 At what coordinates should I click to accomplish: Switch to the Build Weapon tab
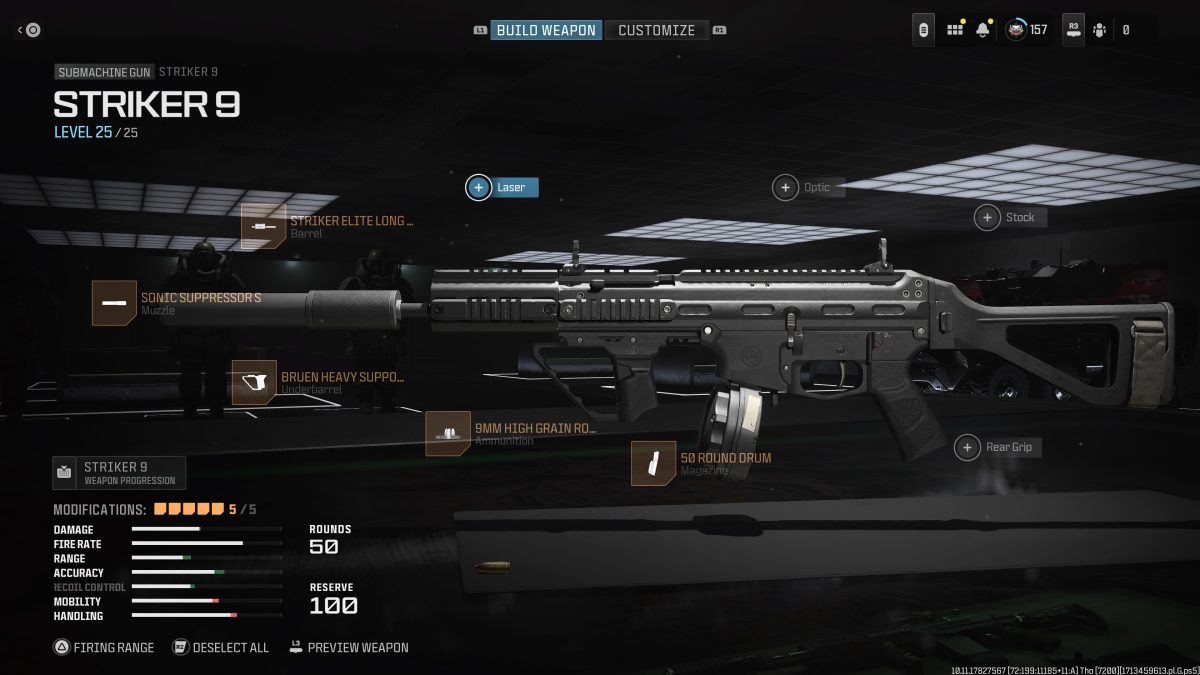click(546, 30)
